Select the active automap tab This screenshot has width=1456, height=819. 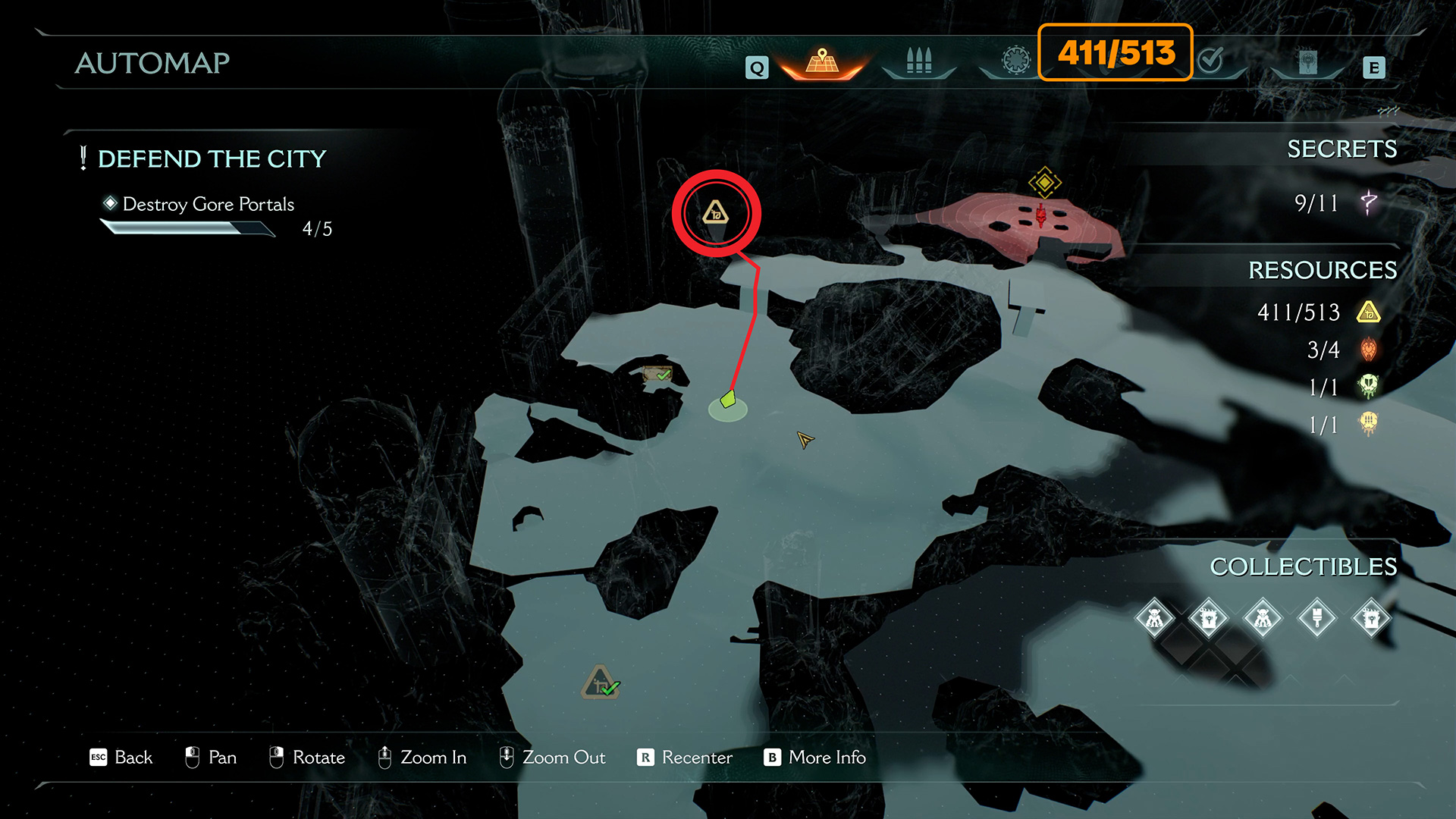(822, 61)
